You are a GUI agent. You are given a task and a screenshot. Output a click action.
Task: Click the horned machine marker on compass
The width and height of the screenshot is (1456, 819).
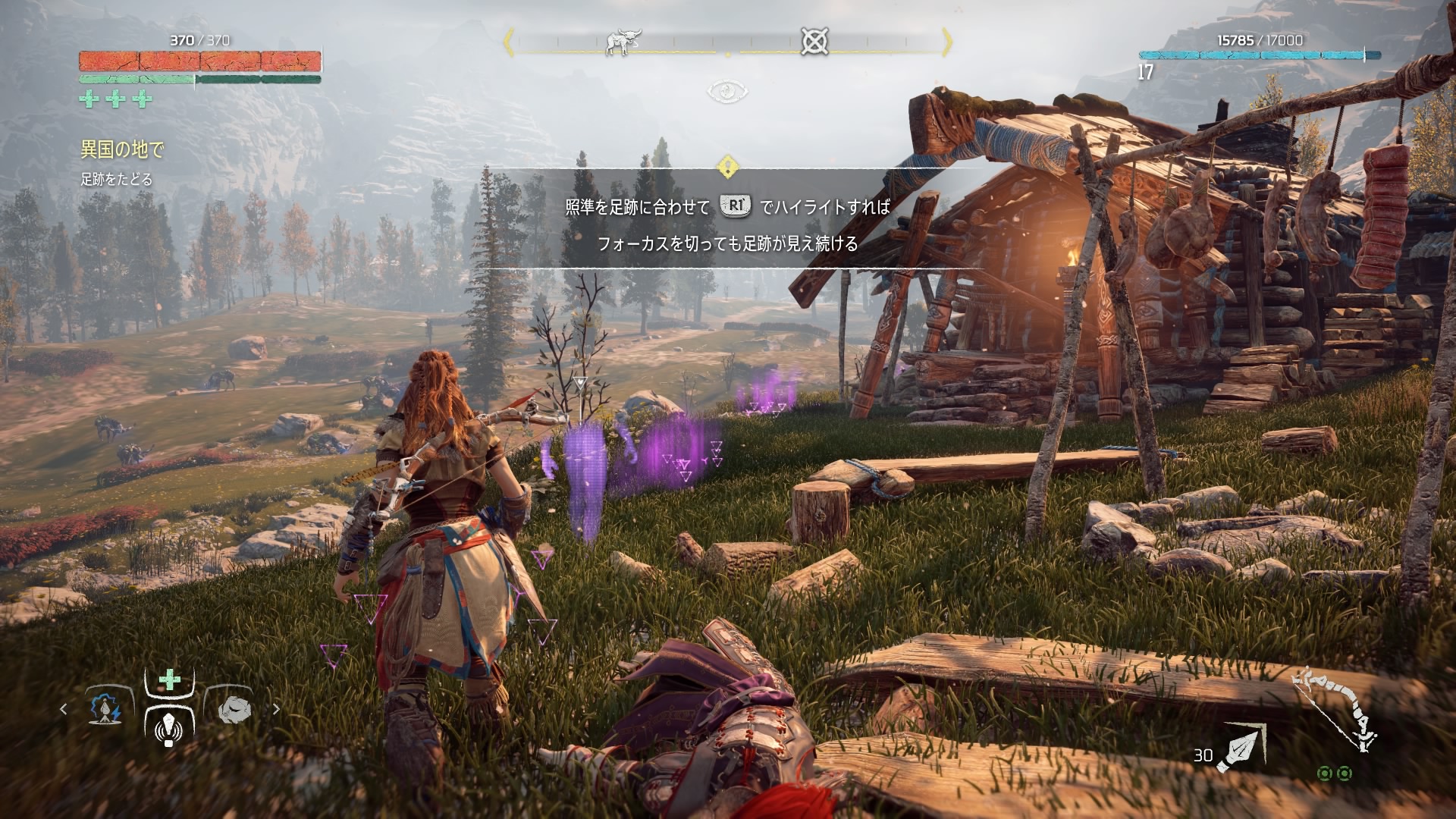[x=623, y=42]
